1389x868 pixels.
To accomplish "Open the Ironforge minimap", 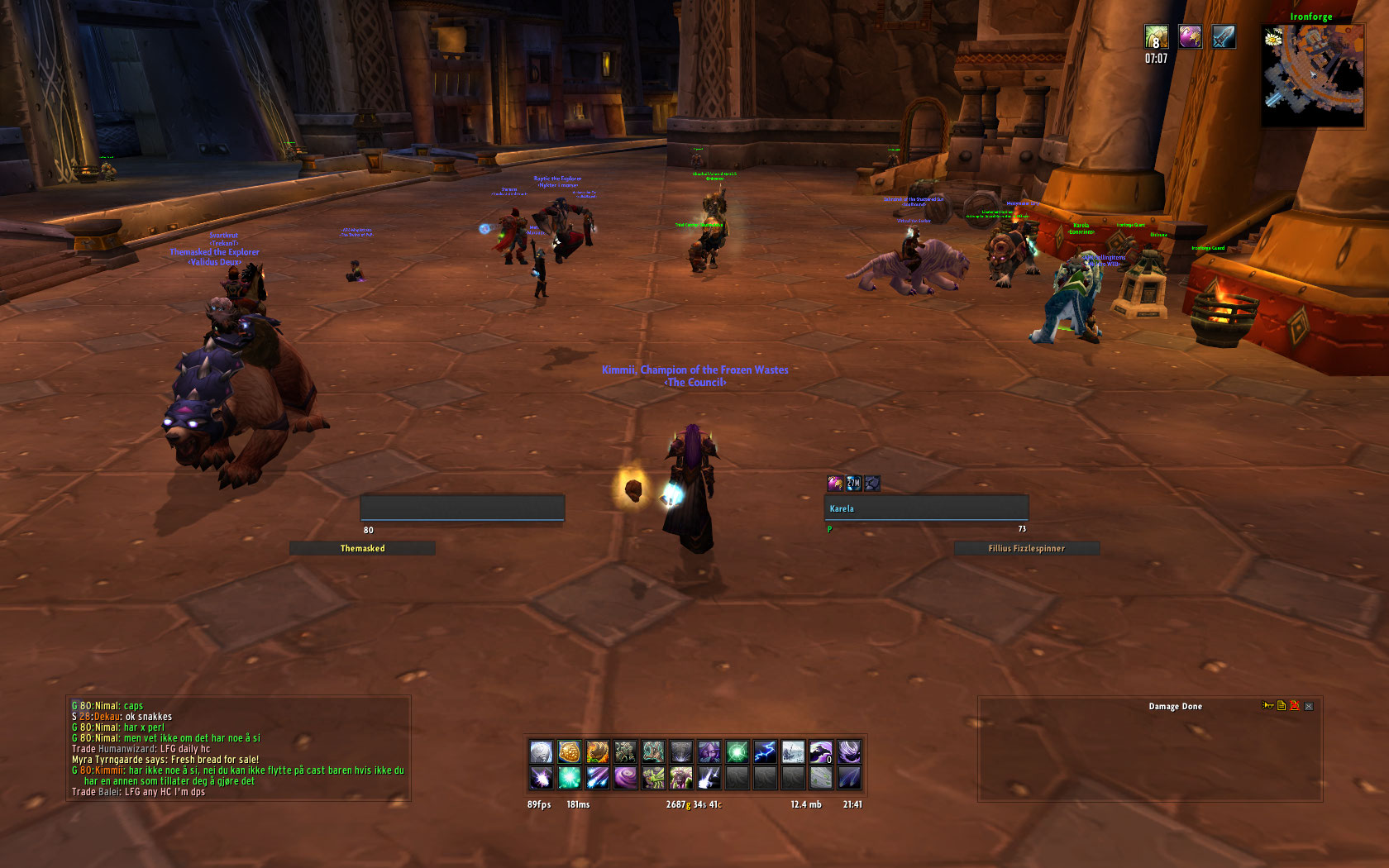I will 1313,76.
